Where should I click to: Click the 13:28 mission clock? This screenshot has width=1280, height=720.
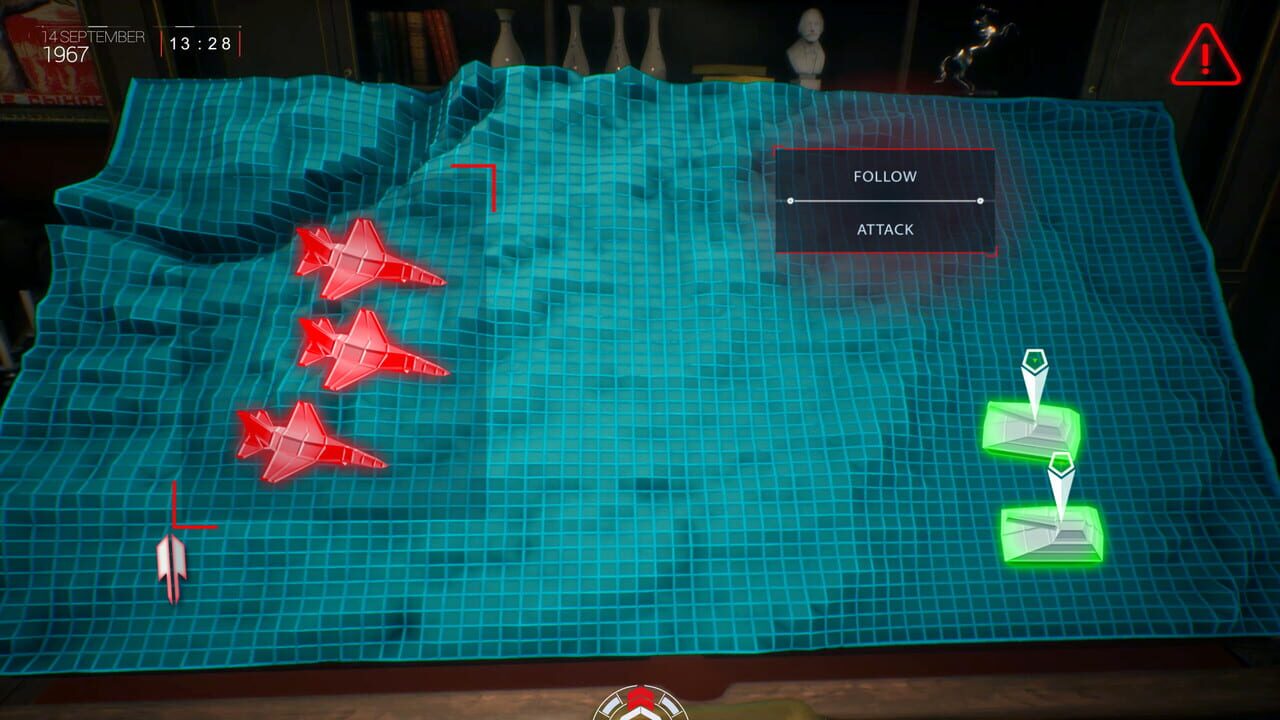pos(201,44)
